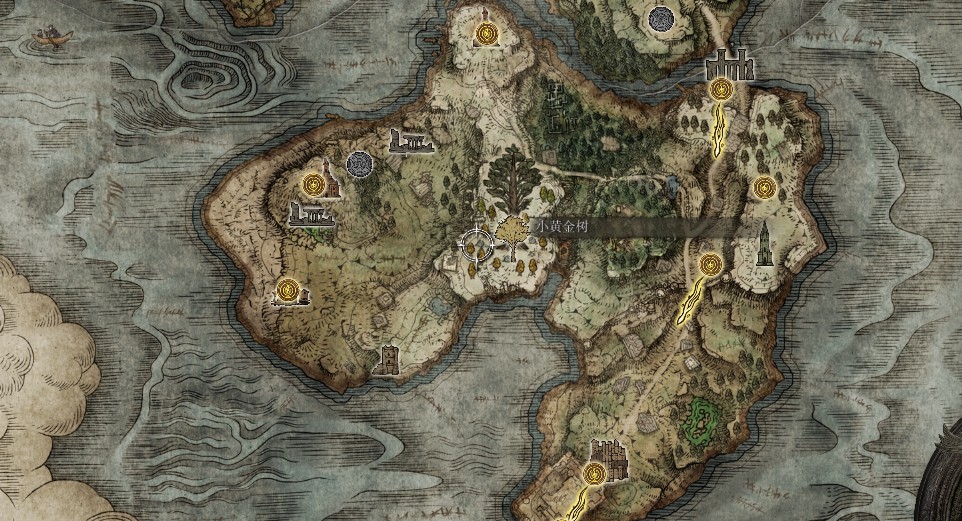Select the Minor Erdtree (小黄金树) map marker

coord(511,232)
